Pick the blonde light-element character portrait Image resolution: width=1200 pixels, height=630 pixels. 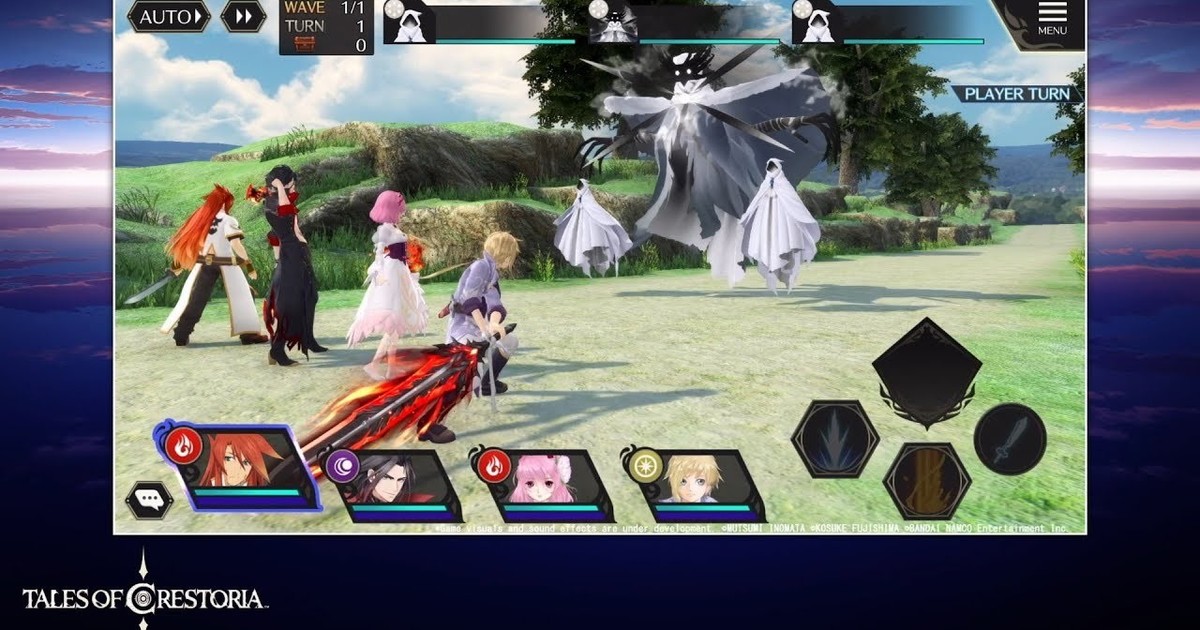(691, 485)
